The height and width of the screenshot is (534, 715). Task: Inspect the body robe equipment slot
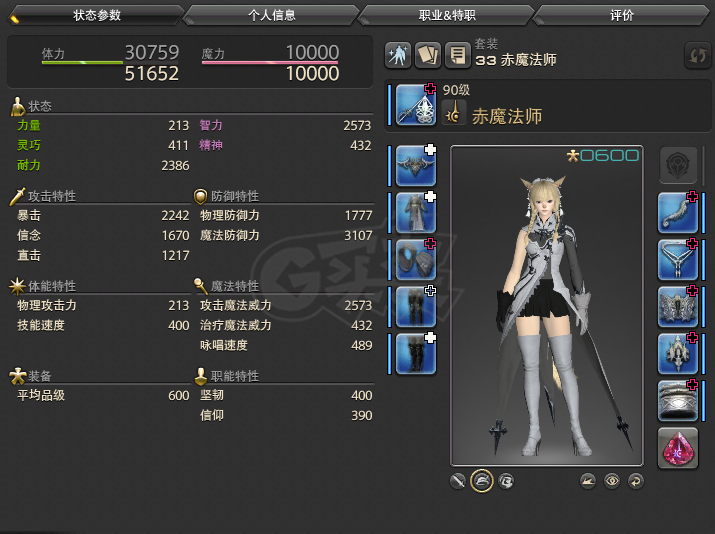(x=416, y=213)
